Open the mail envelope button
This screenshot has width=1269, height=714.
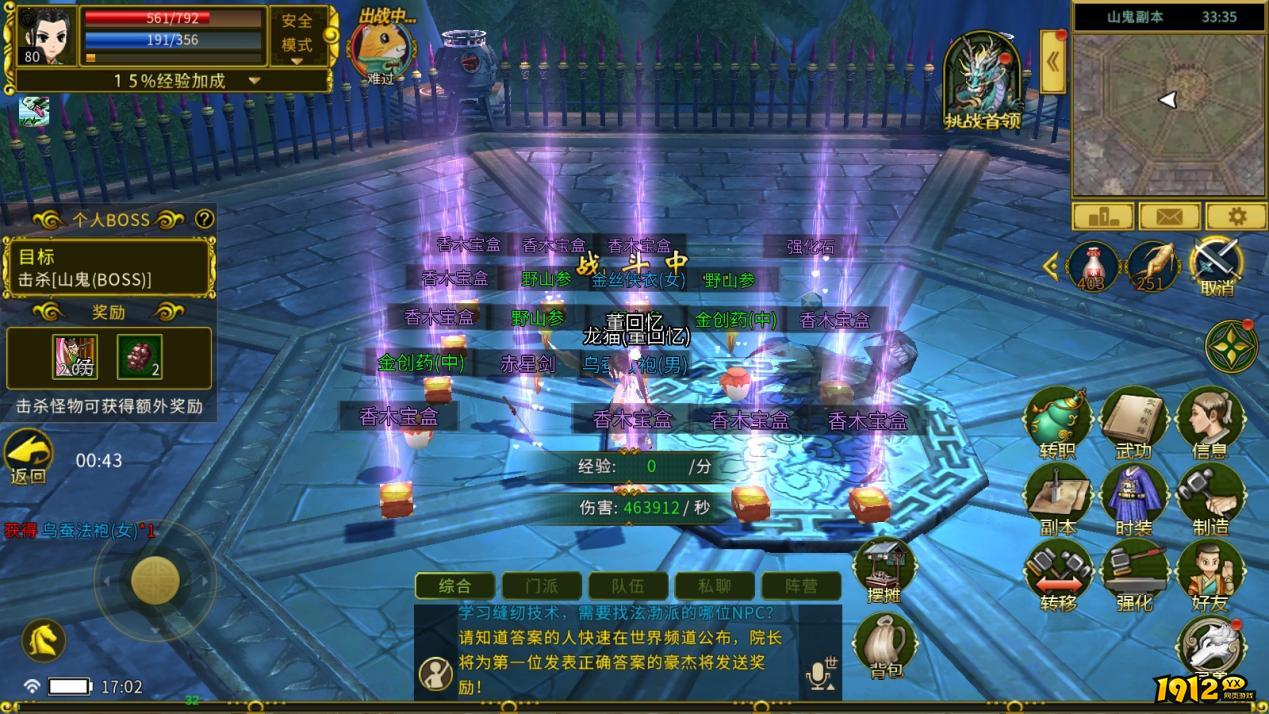(x=1169, y=216)
